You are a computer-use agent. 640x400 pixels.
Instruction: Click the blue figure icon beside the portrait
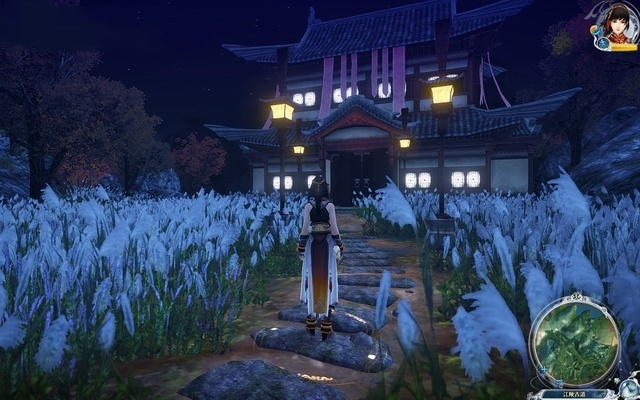pyautogui.click(x=603, y=42)
